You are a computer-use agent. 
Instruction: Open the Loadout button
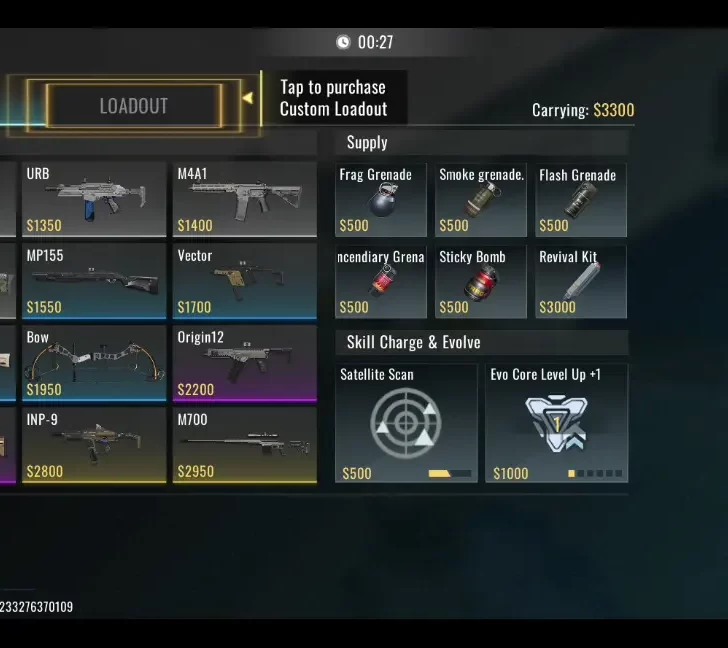(133, 106)
